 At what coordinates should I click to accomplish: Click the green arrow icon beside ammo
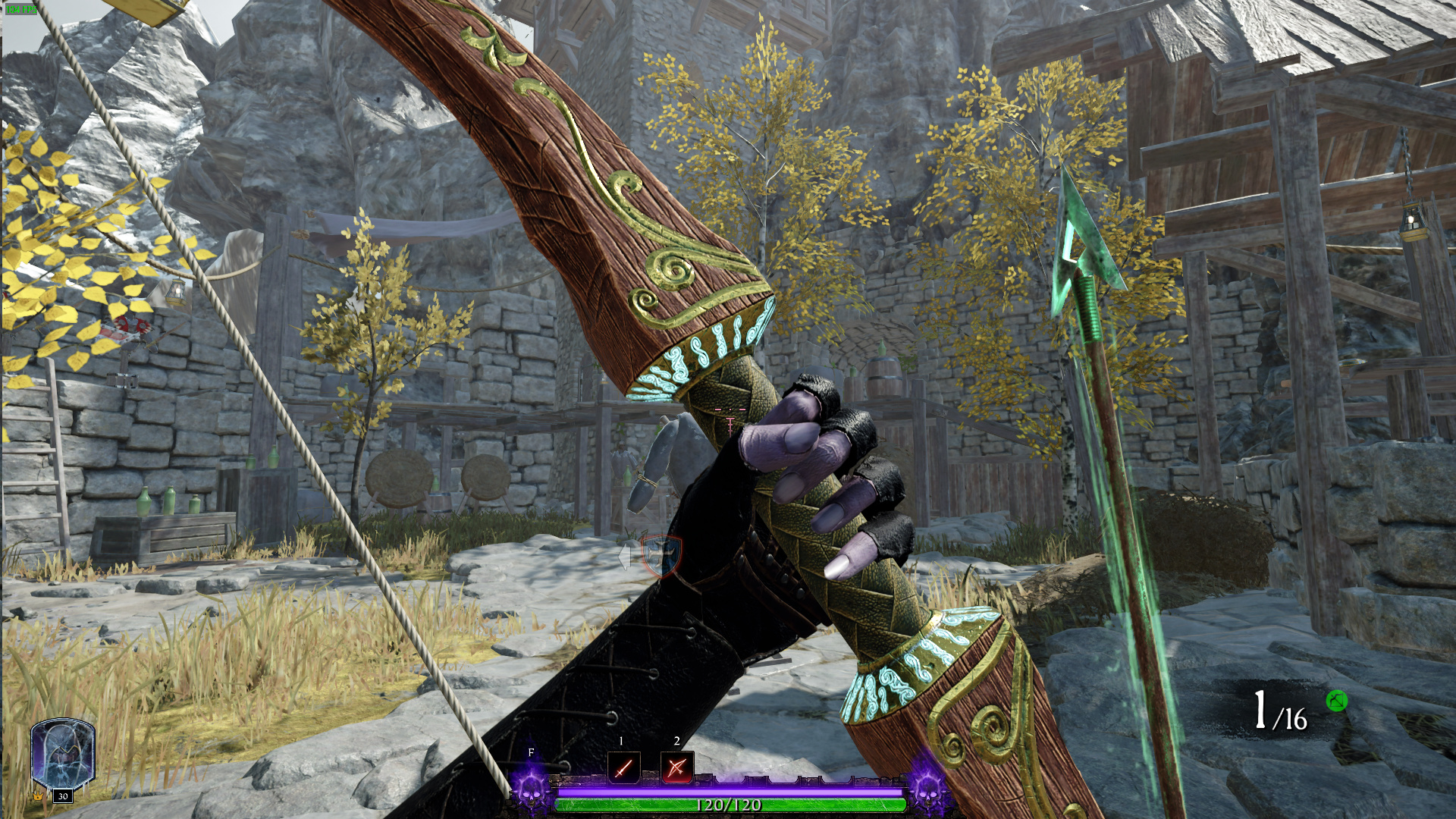(x=1336, y=701)
